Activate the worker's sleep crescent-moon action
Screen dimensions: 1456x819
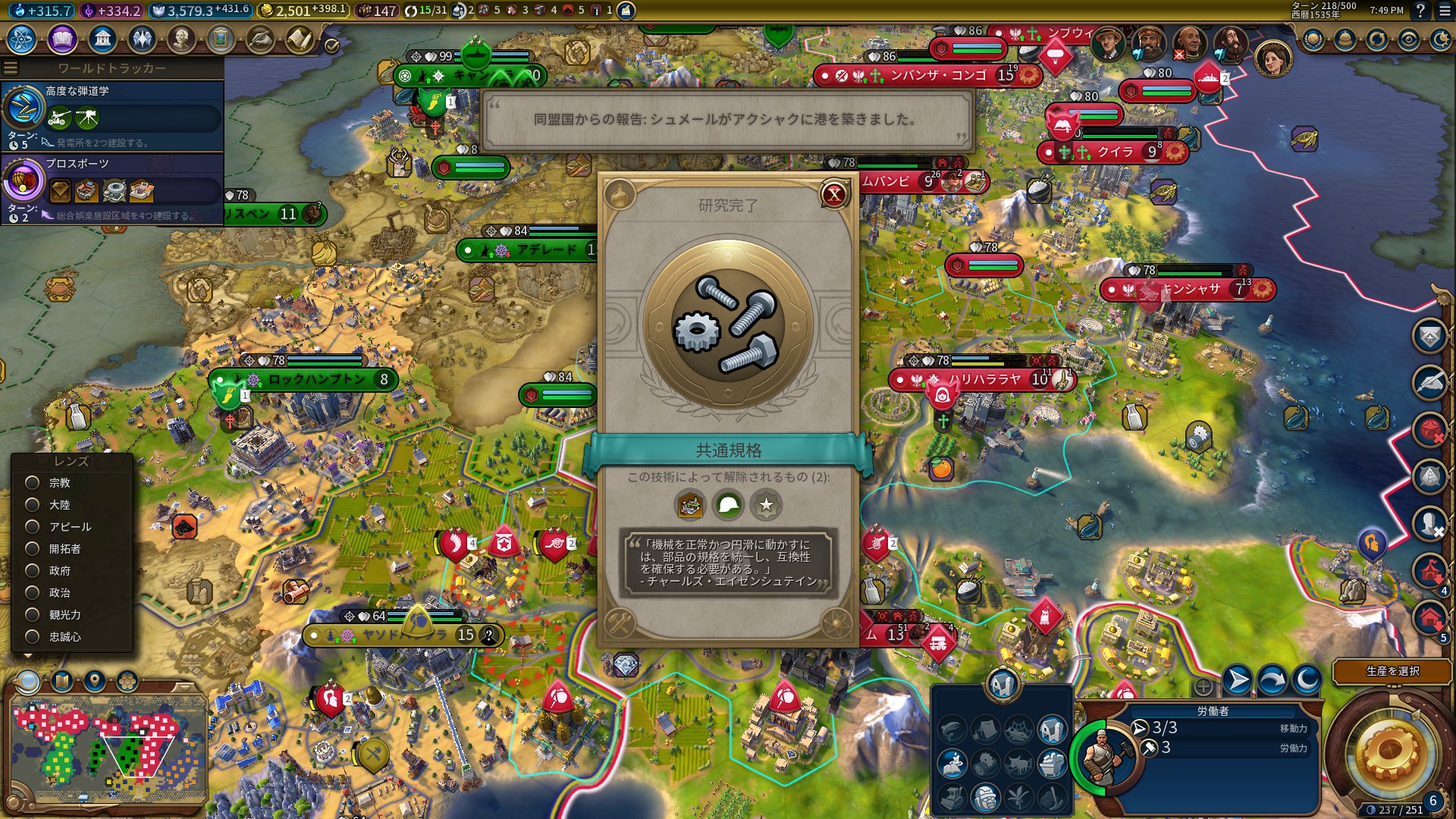click(1307, 679)
